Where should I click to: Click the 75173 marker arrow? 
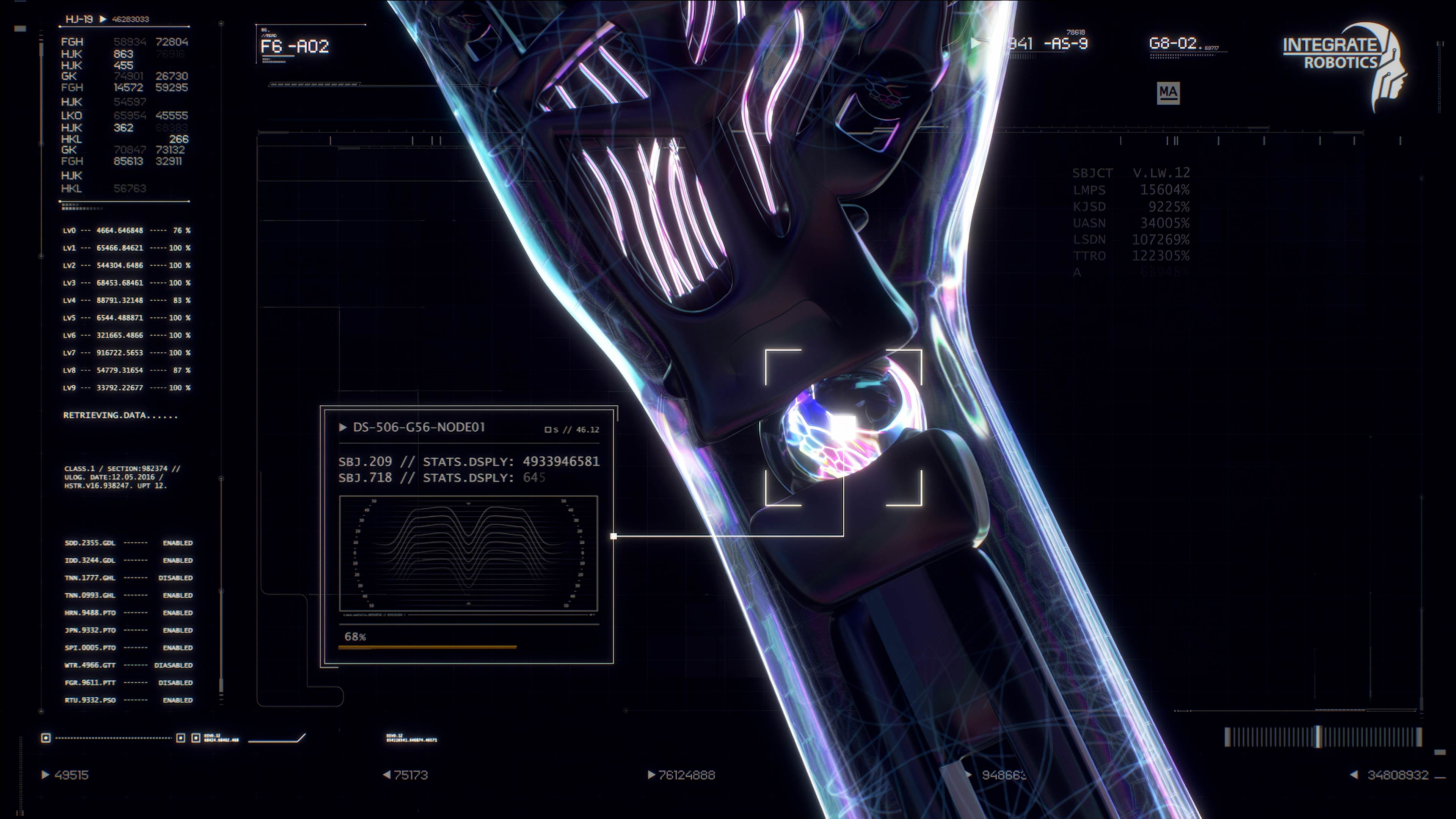[x=387, y=775]
